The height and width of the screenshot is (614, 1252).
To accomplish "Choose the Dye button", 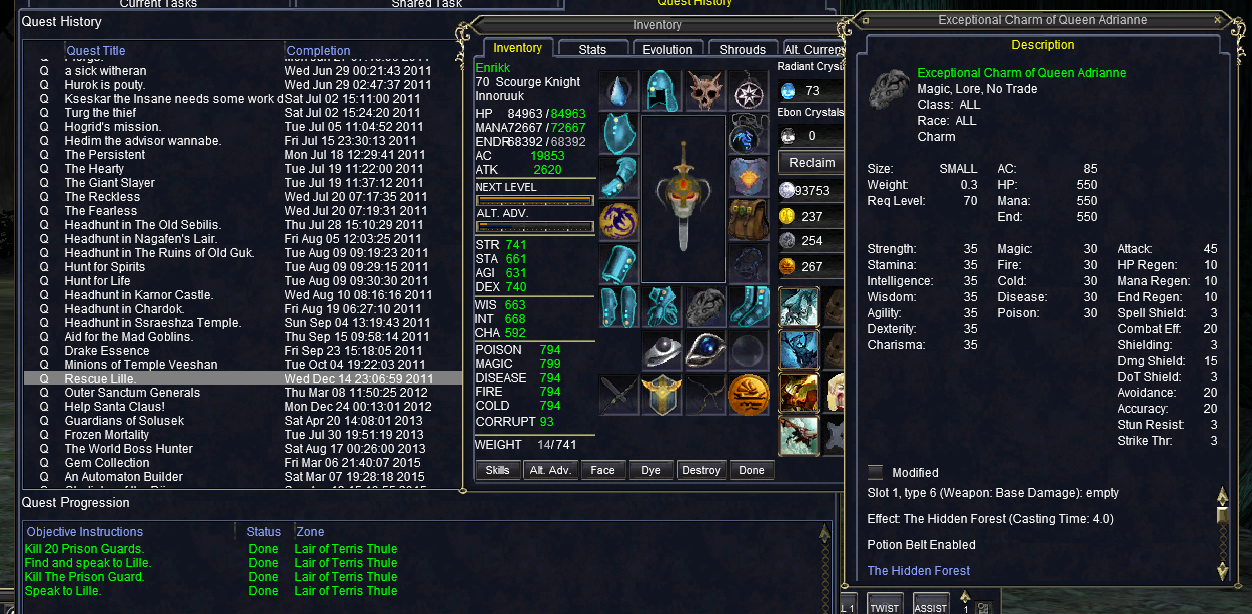I will [651, 470].
